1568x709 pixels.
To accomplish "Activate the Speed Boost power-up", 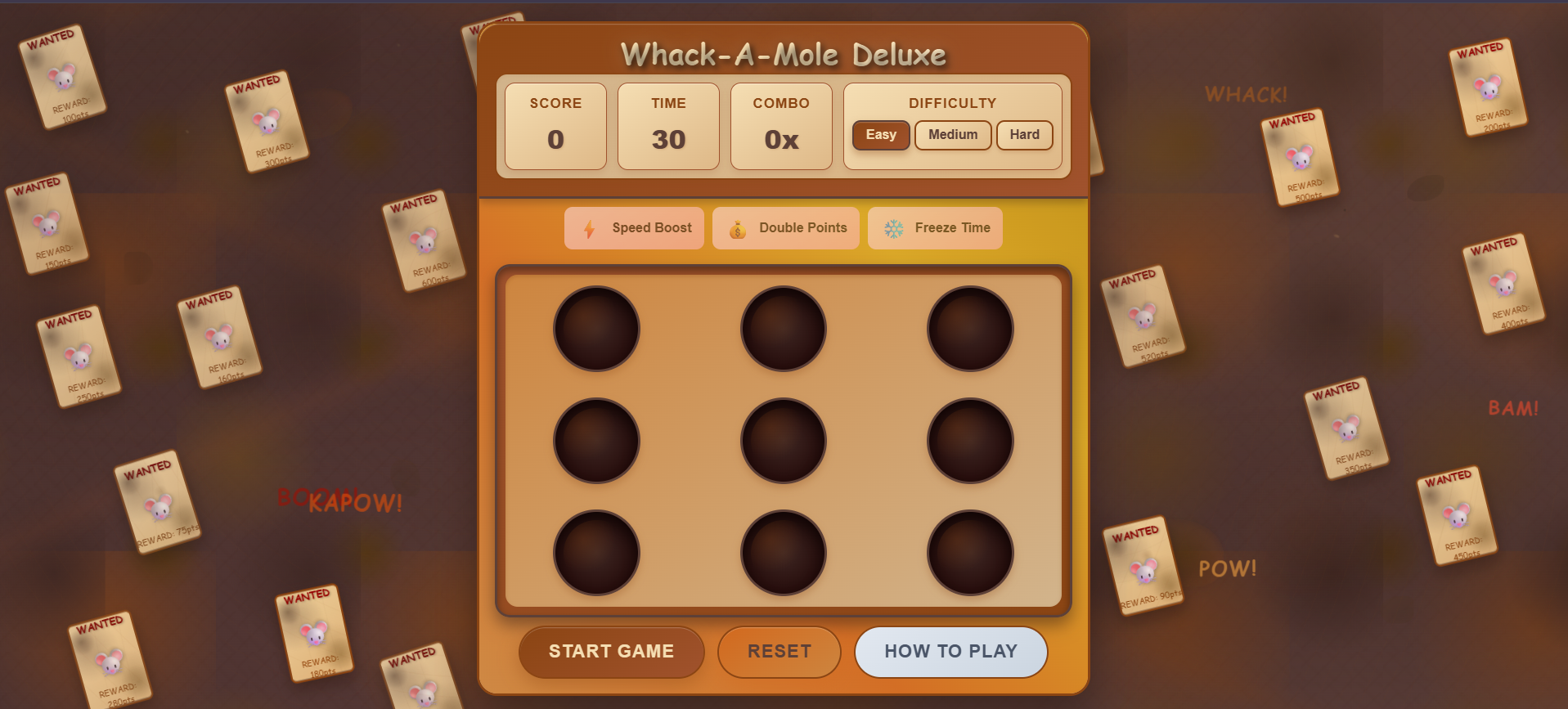I will (634, 228).
